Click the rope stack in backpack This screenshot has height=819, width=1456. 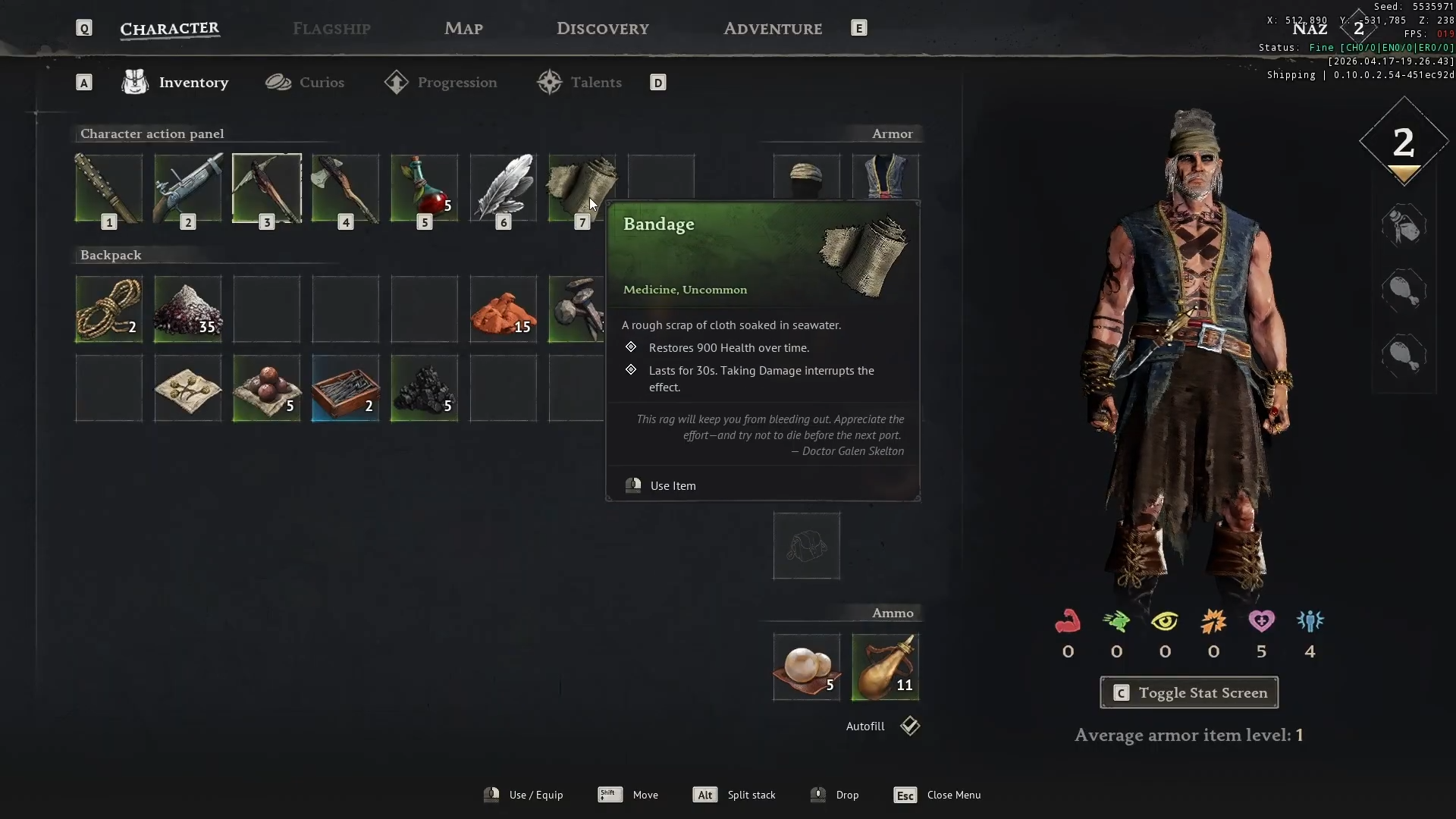tap(108, 309)
